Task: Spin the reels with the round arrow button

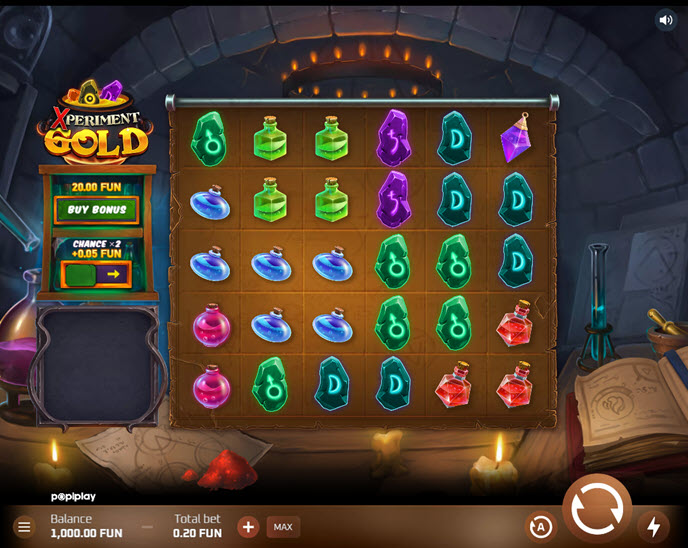Action: point(597,509)
